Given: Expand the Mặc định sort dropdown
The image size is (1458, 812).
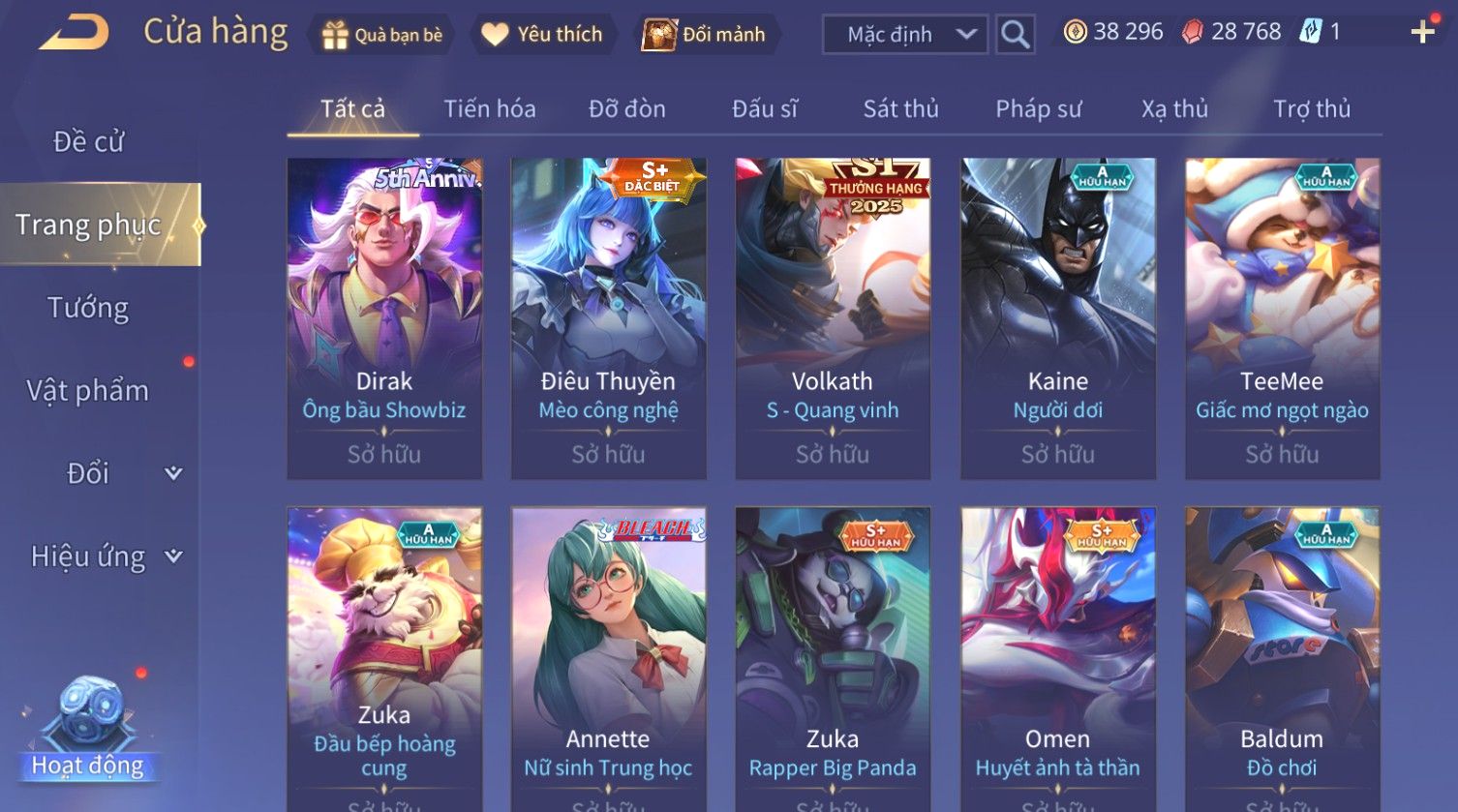Looking at the screenshot, I should click(904, 35).
